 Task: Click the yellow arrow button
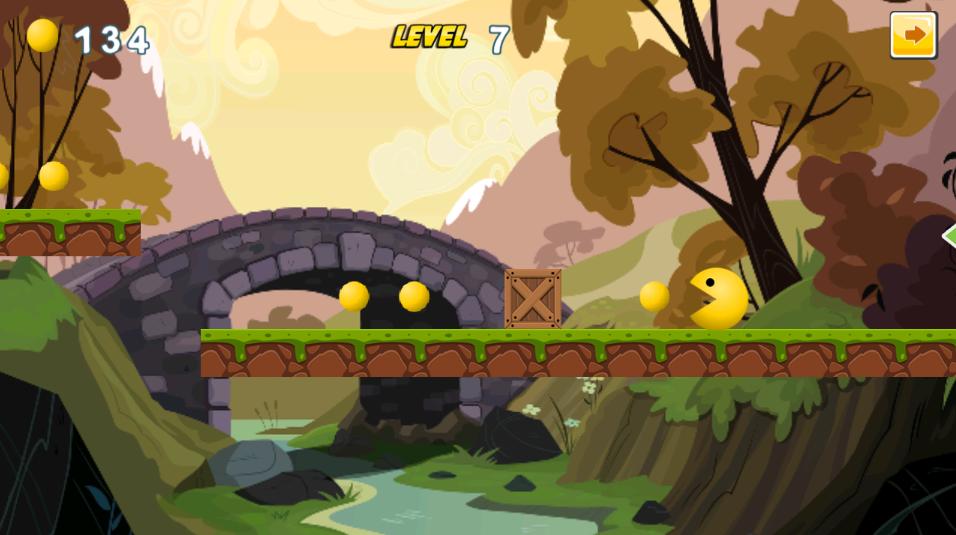(913, 36)
